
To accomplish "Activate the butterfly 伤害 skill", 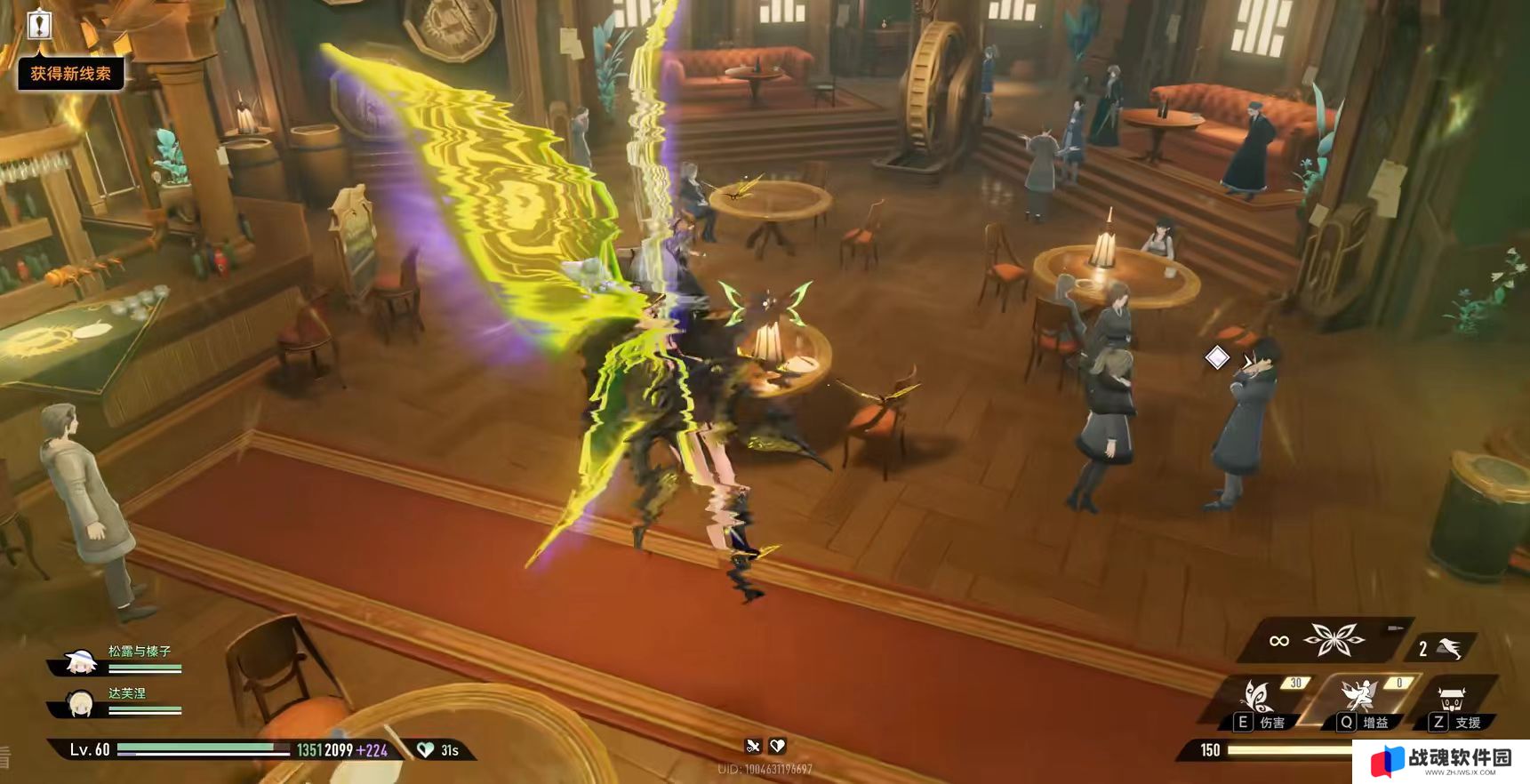I will pos(1259,697).
